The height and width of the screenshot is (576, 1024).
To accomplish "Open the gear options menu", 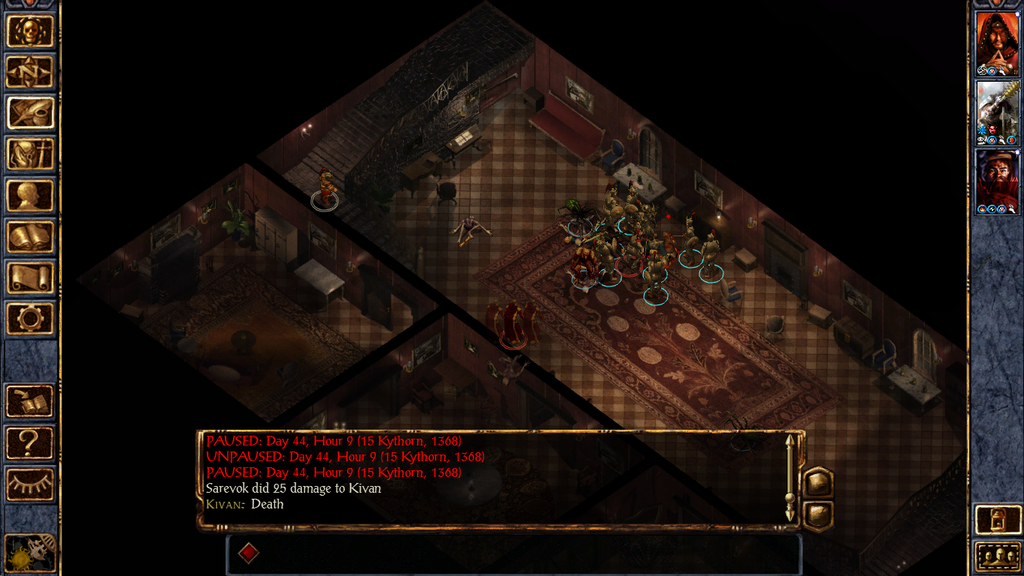I will (30, 319).
